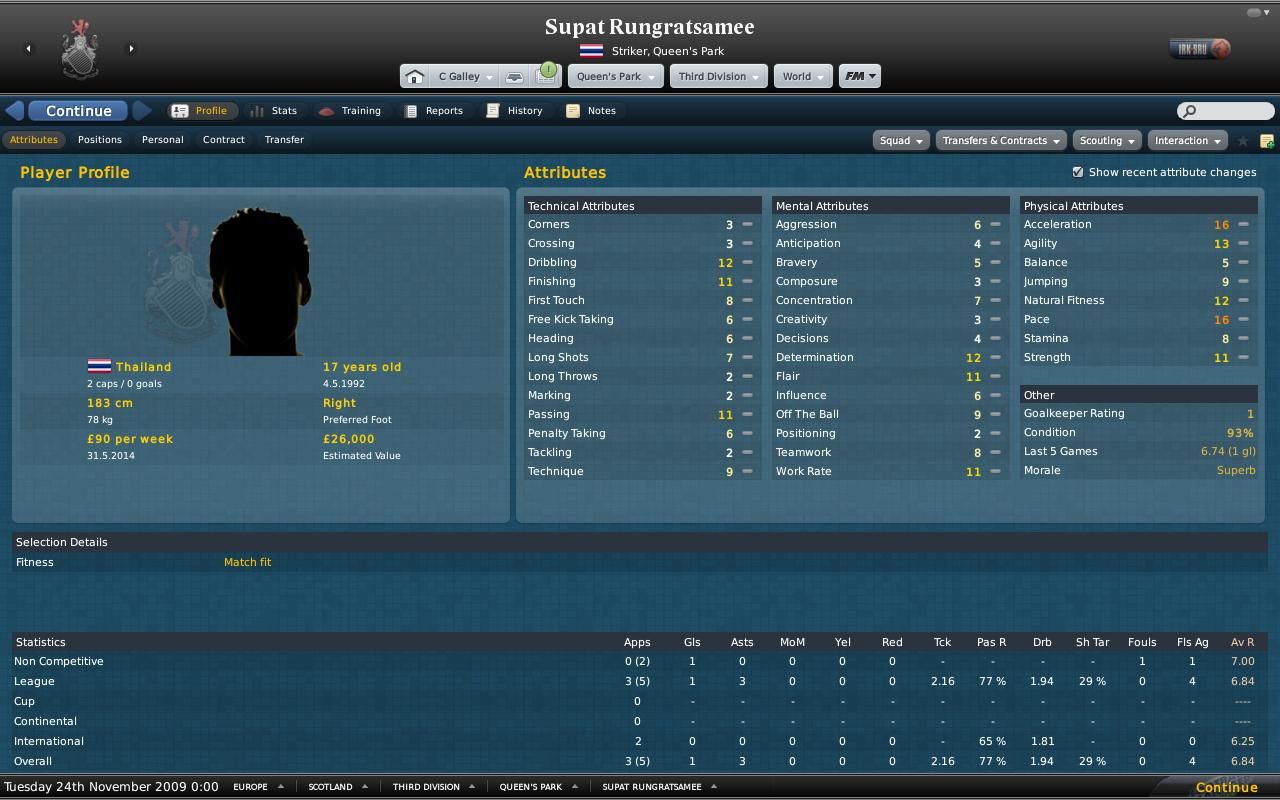Open the Notes section

[x=592, y=111]
